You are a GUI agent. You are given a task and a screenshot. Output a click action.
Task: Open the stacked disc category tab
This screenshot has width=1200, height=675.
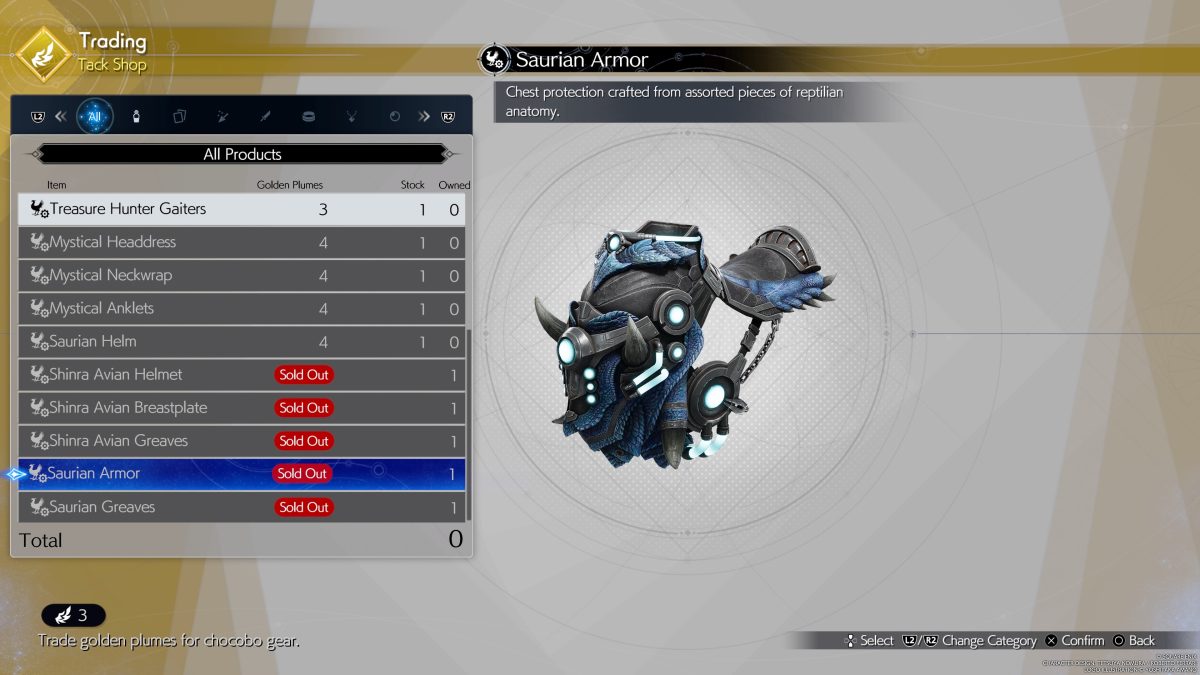click(308, 116)
